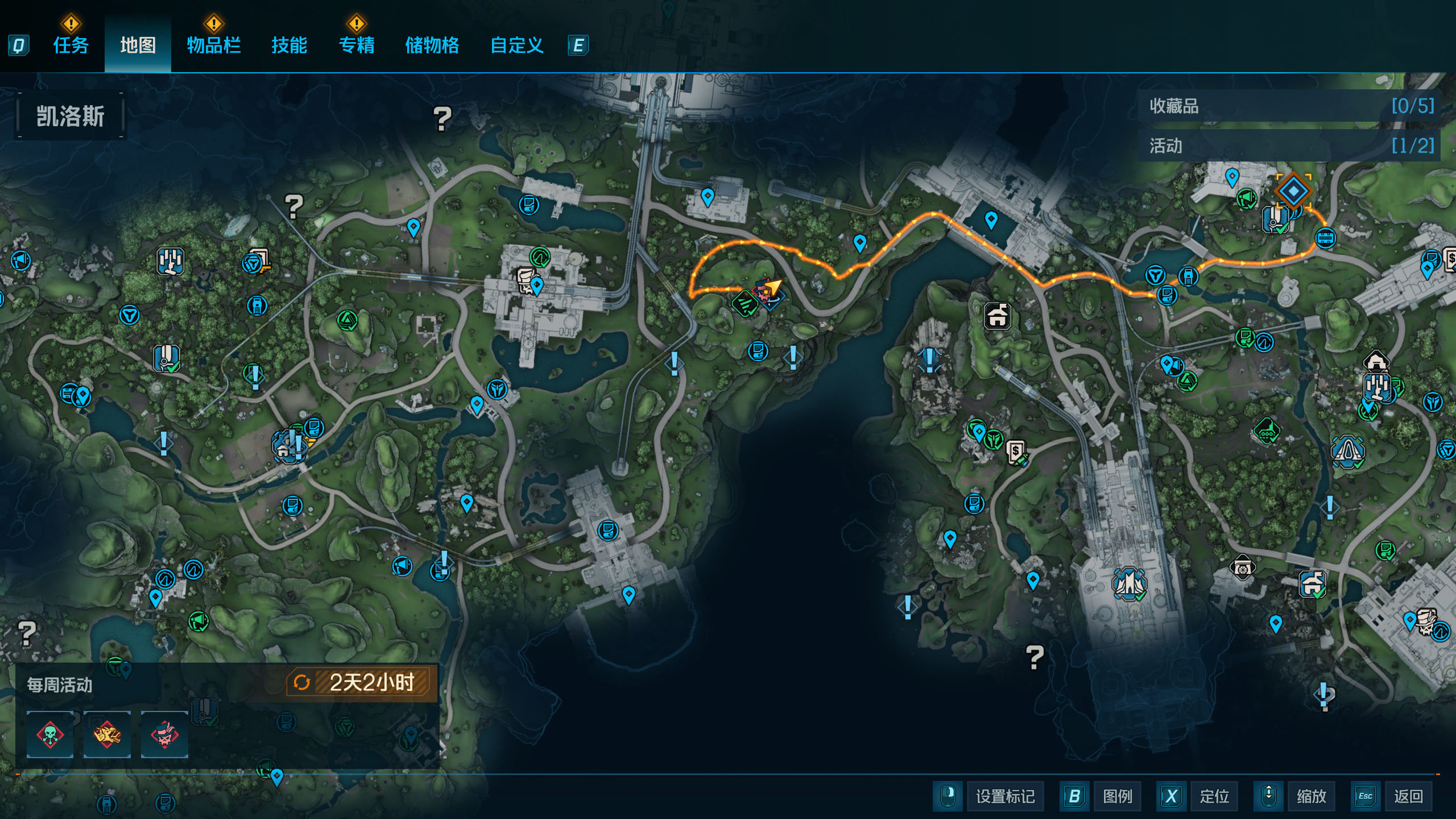1456x819 pixels.
Task: Click the orange diamond waypoint marker
Action: [x=1293, y=191]
